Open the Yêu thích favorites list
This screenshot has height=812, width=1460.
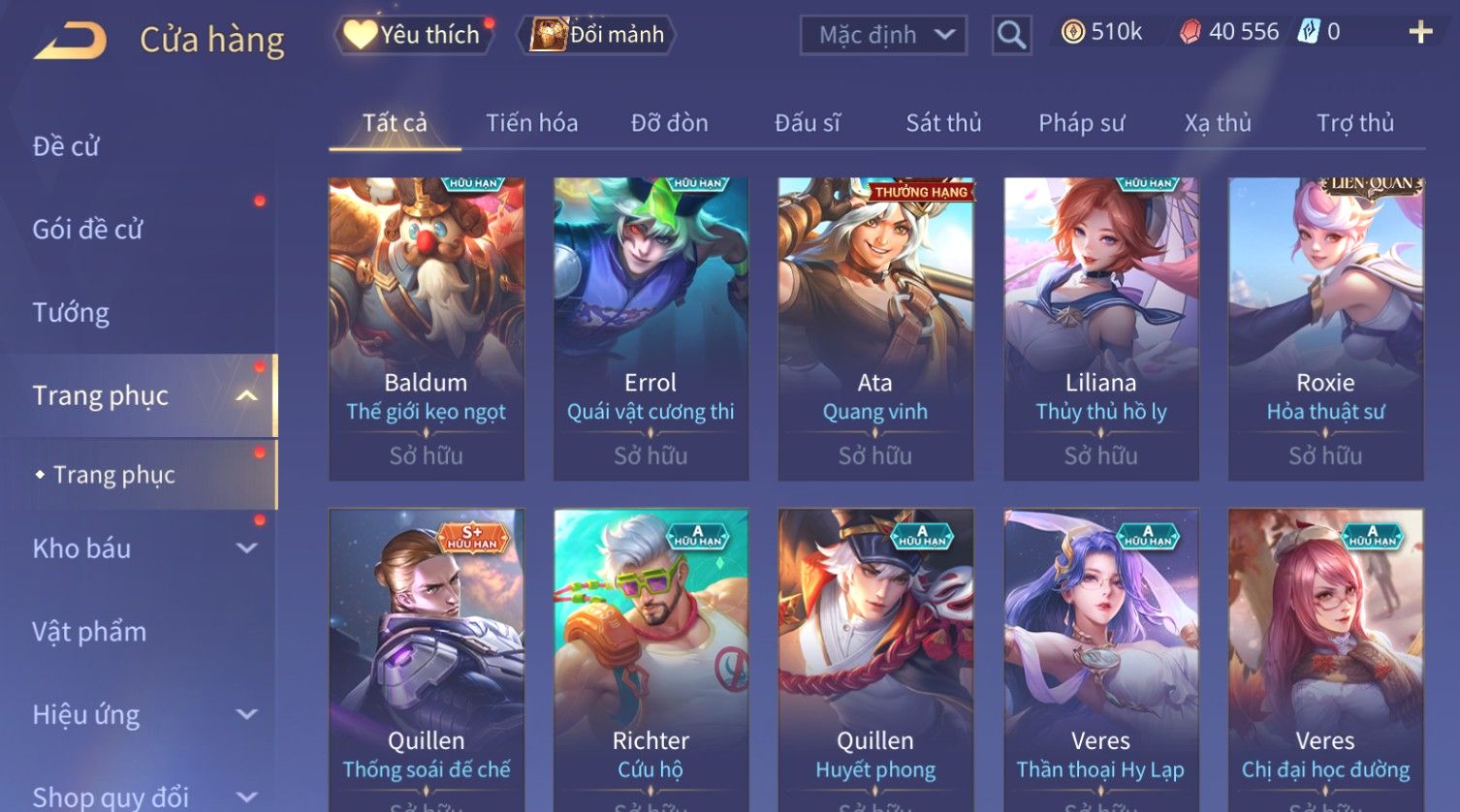click(x=414, y=35)
